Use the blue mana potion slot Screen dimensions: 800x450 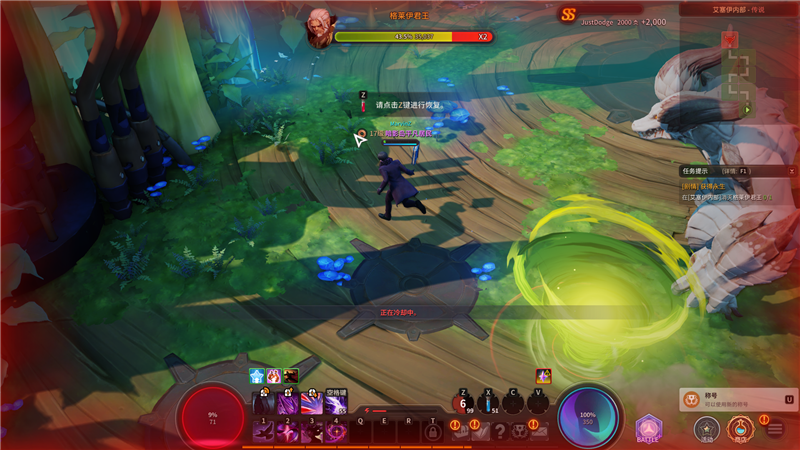tap(488, 404)
